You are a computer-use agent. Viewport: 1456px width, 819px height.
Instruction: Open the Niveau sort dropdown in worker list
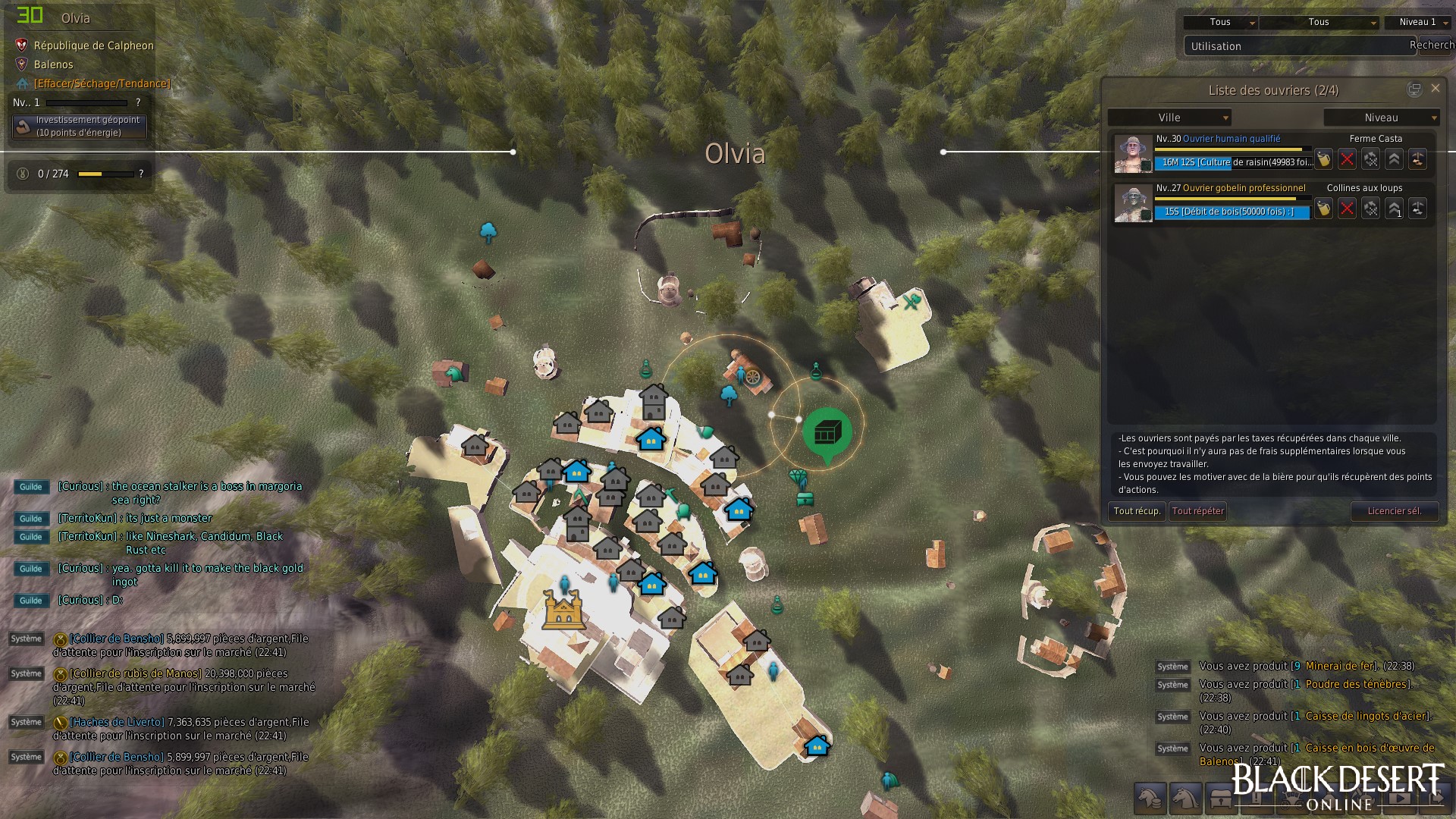coord(1381,118)
